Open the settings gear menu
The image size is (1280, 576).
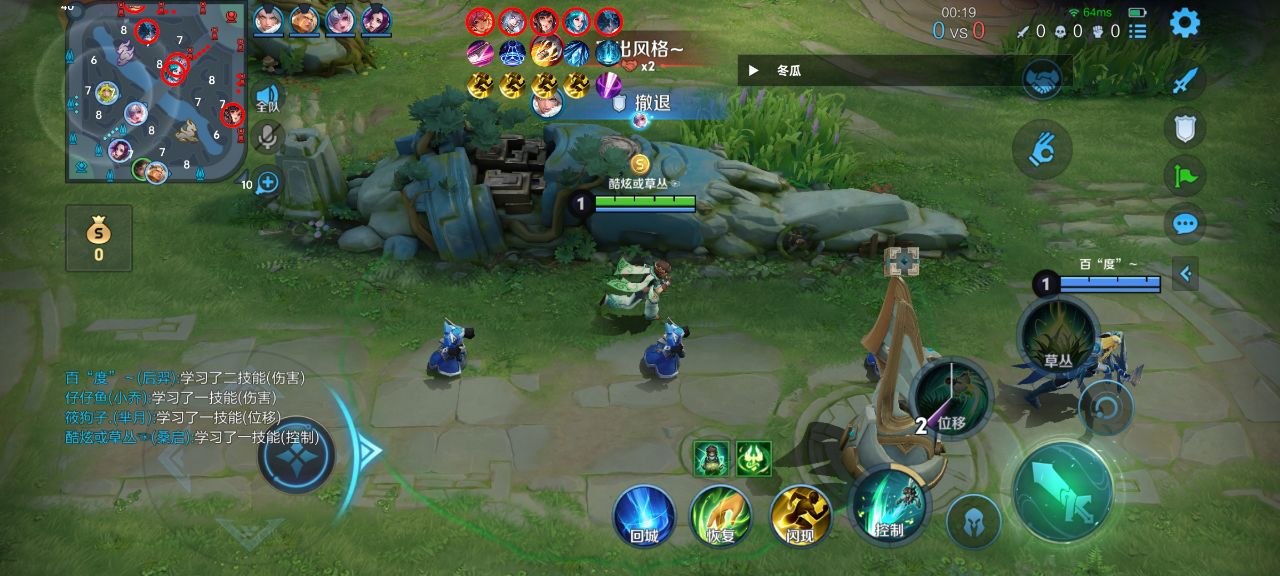point(1185,22)
